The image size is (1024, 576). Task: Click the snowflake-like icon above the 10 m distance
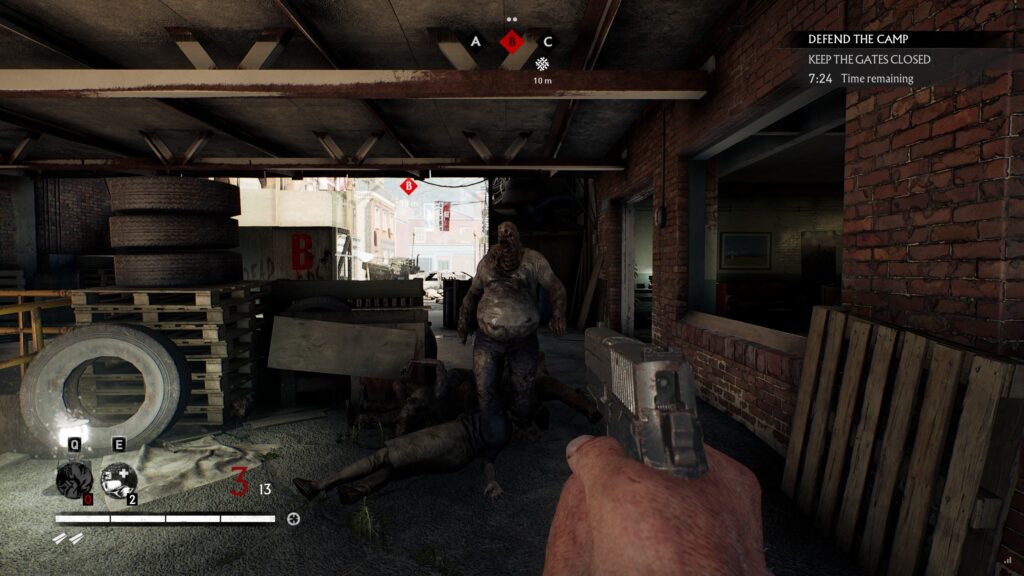[542, 64]
